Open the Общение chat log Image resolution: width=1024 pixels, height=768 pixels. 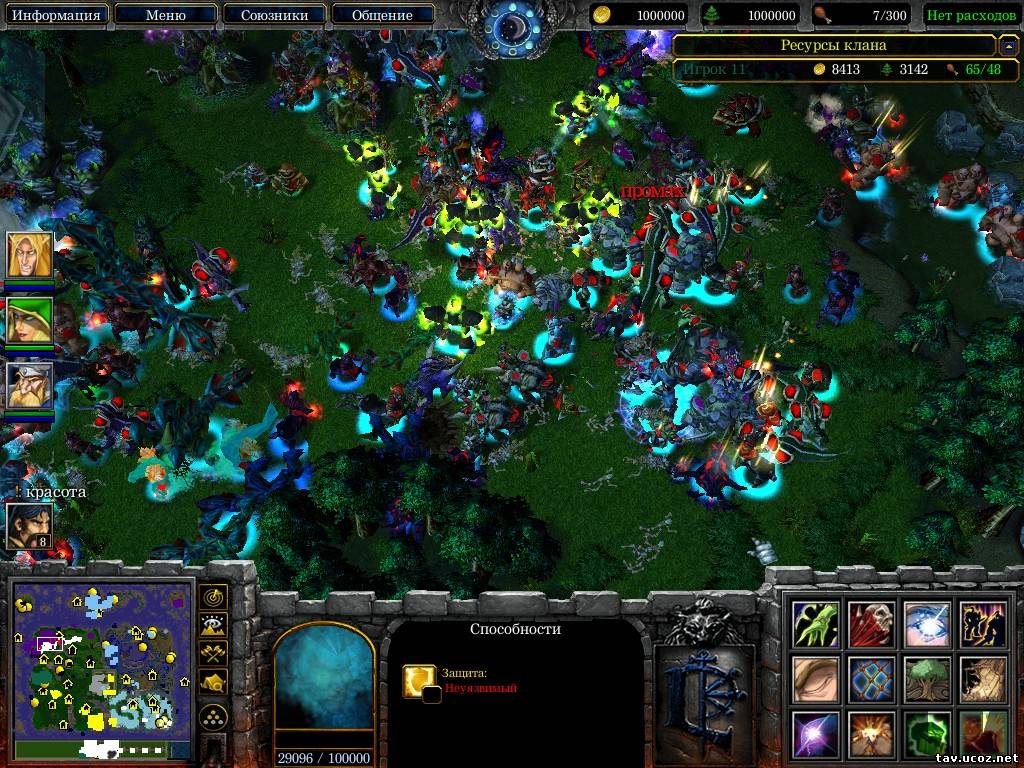click(382, 15)
